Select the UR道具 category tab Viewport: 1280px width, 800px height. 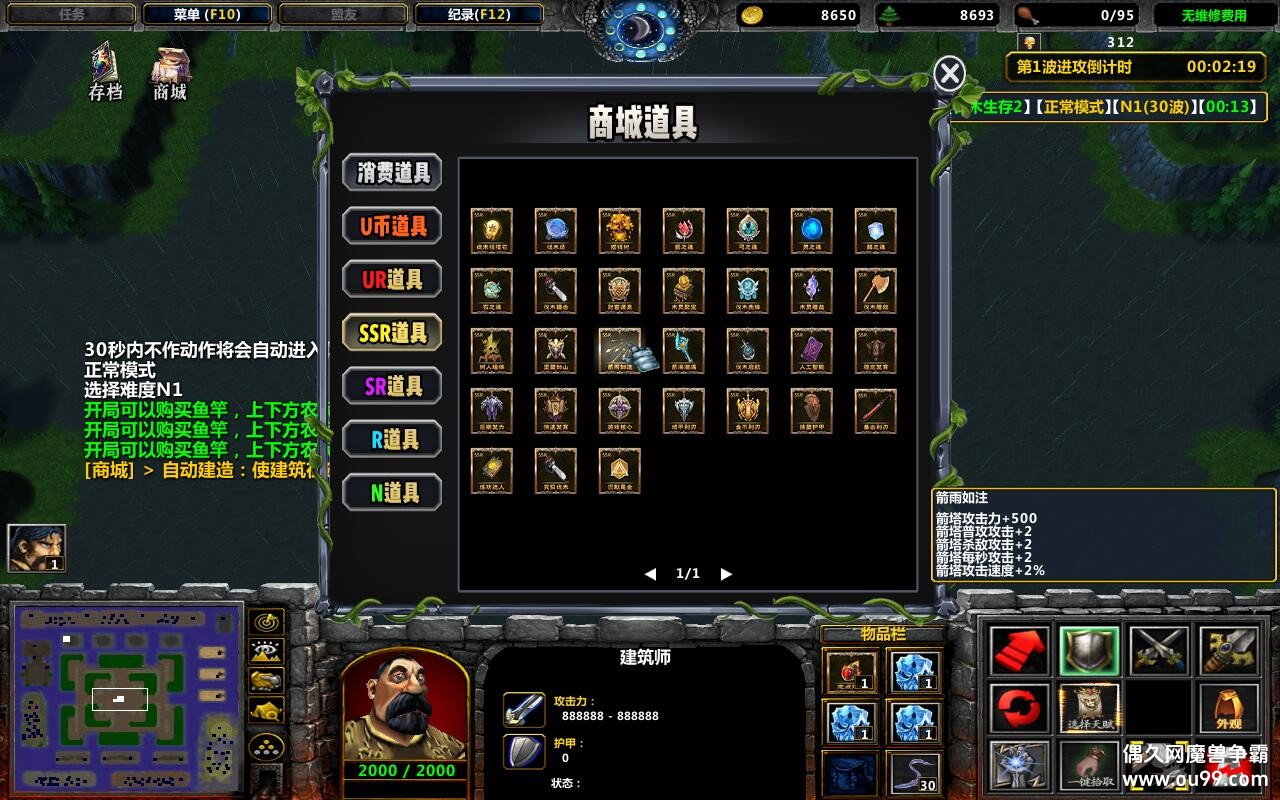pos(393,280)
